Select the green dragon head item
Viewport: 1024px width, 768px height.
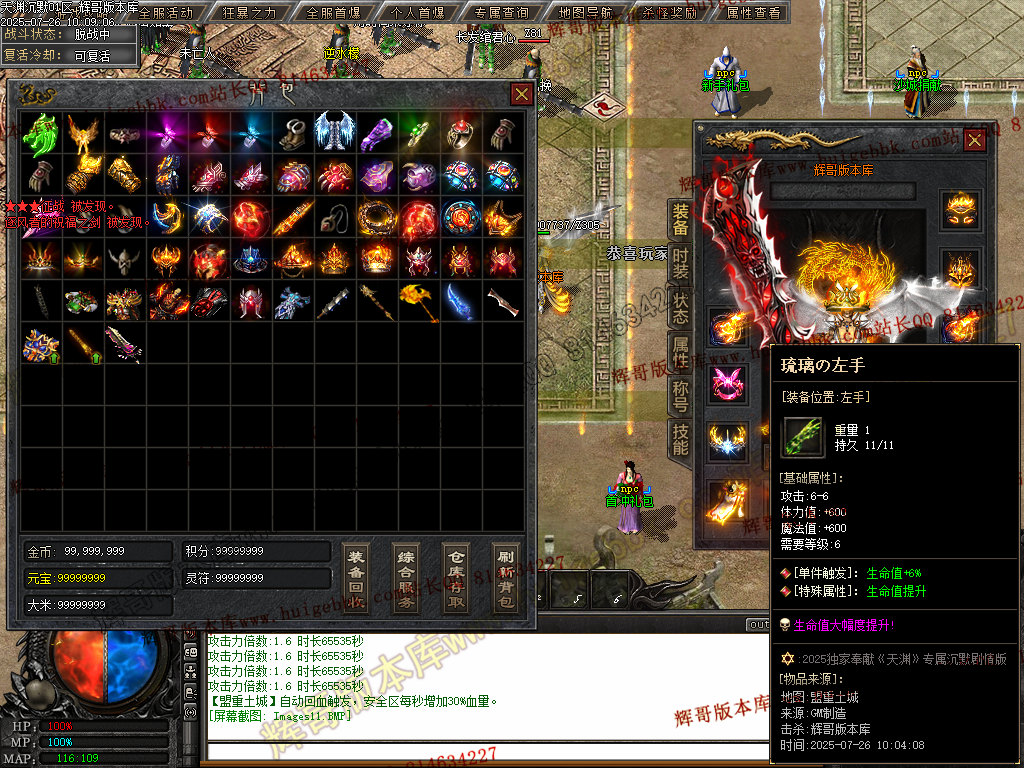pos(41,132)
